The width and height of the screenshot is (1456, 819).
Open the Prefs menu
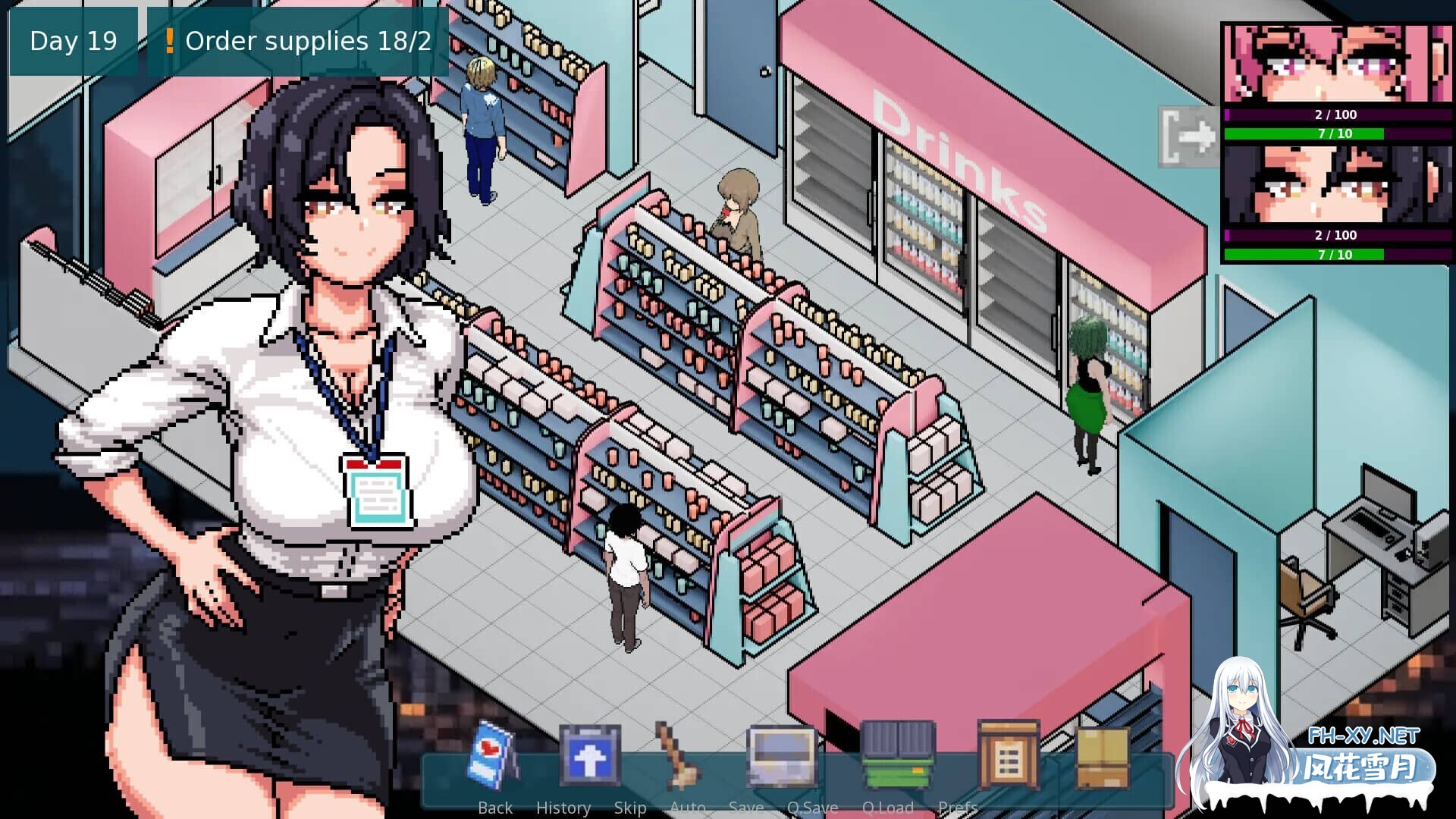tap(958, 807)
